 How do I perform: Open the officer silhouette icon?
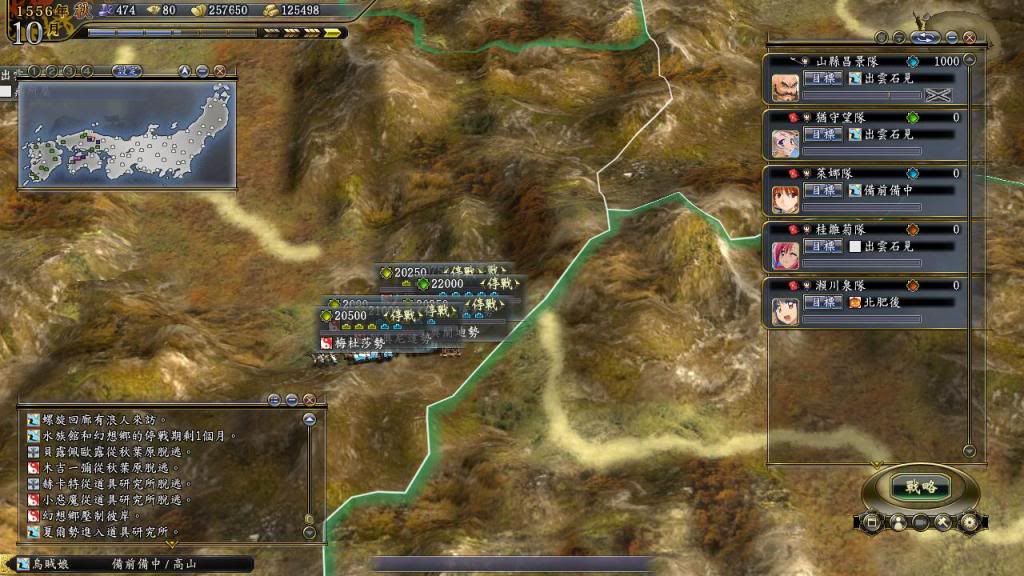896,522
